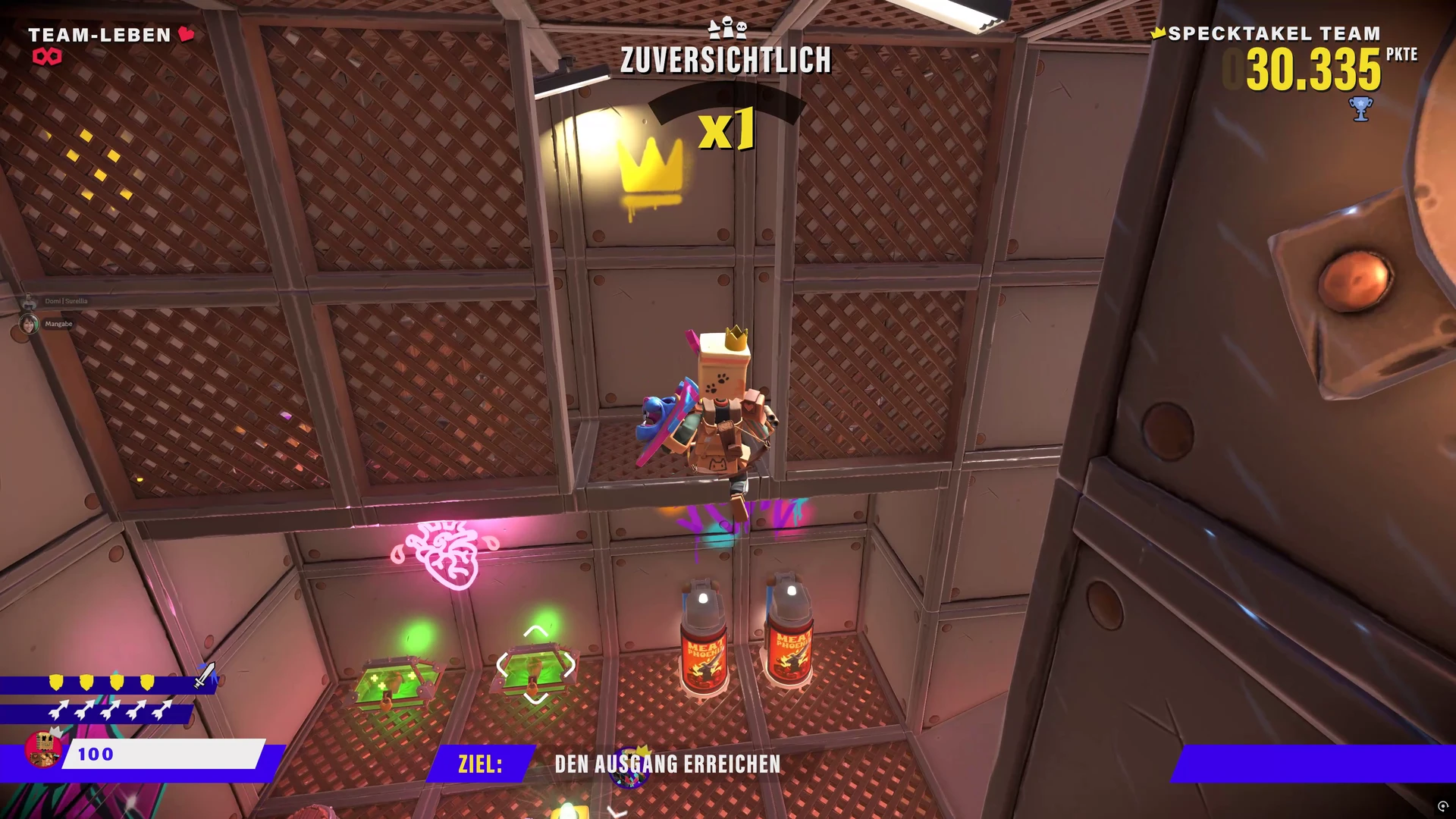Image resolution: width=1456 pixels, height=819 pixels.
Task: Click the crowd mood icon above 'Zuversichtlich'
Action: tap(727, 29)
